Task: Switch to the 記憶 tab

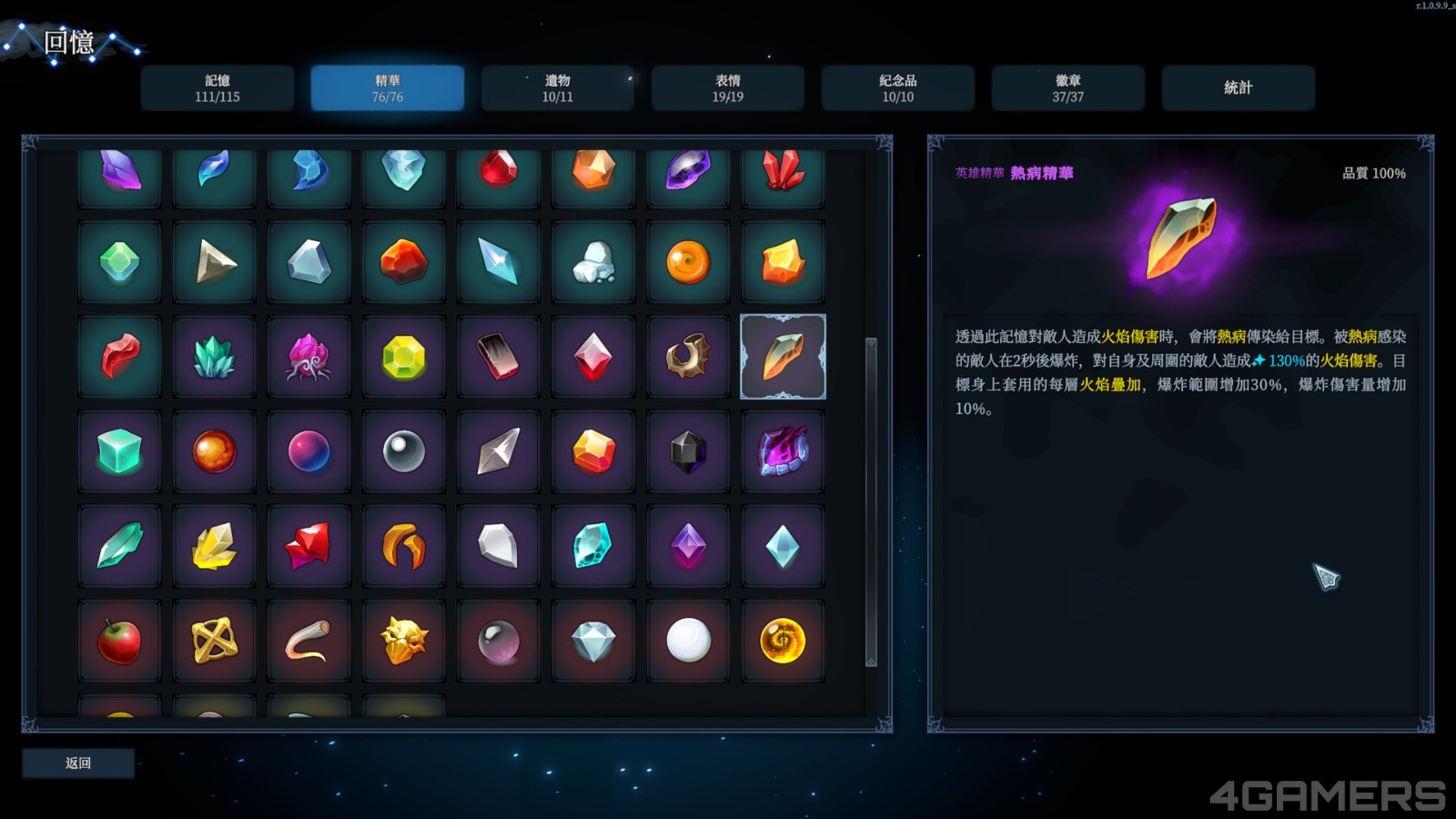Action: [x=217, y=88]
